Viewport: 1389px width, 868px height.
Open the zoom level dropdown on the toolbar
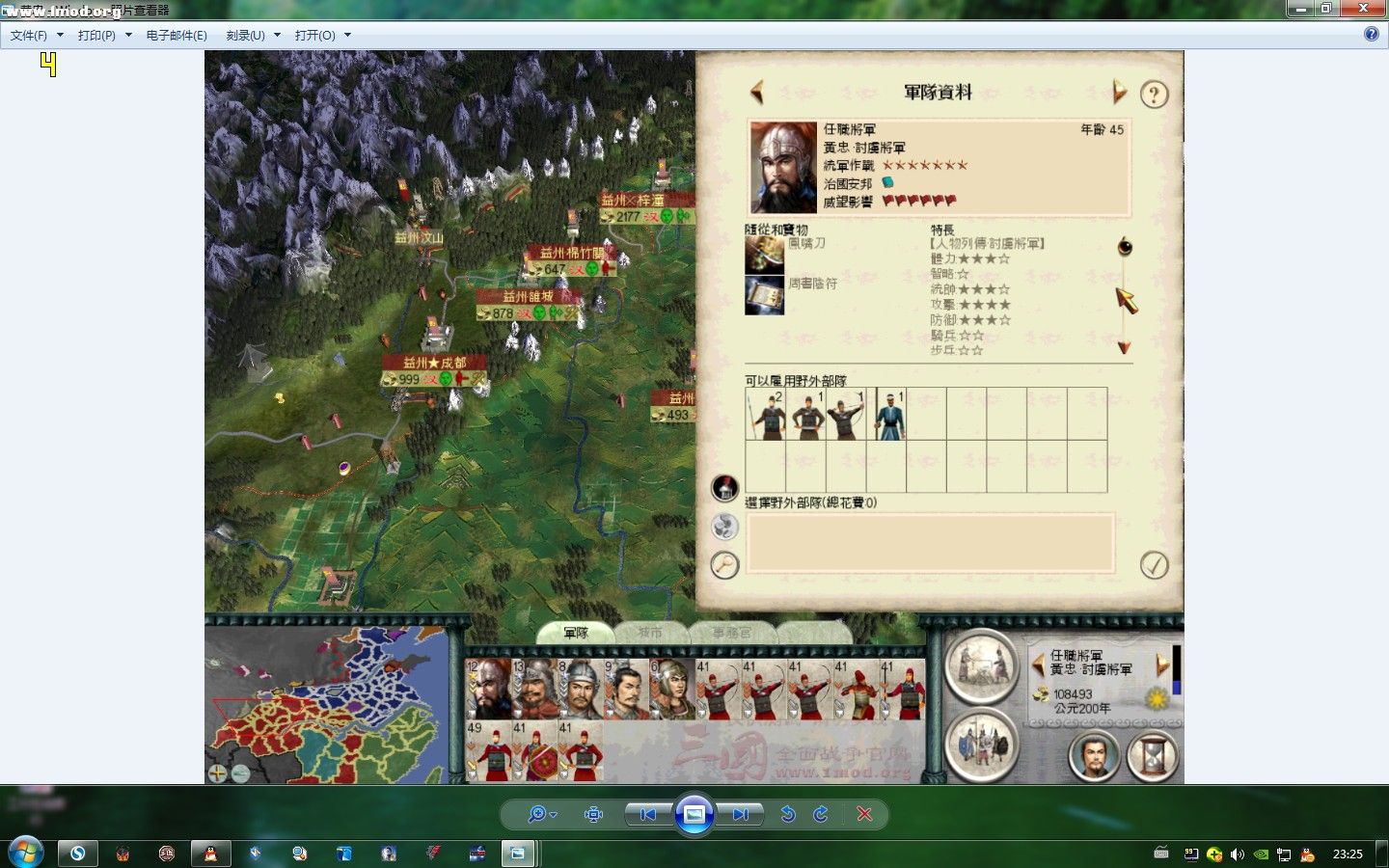point(553,814)
